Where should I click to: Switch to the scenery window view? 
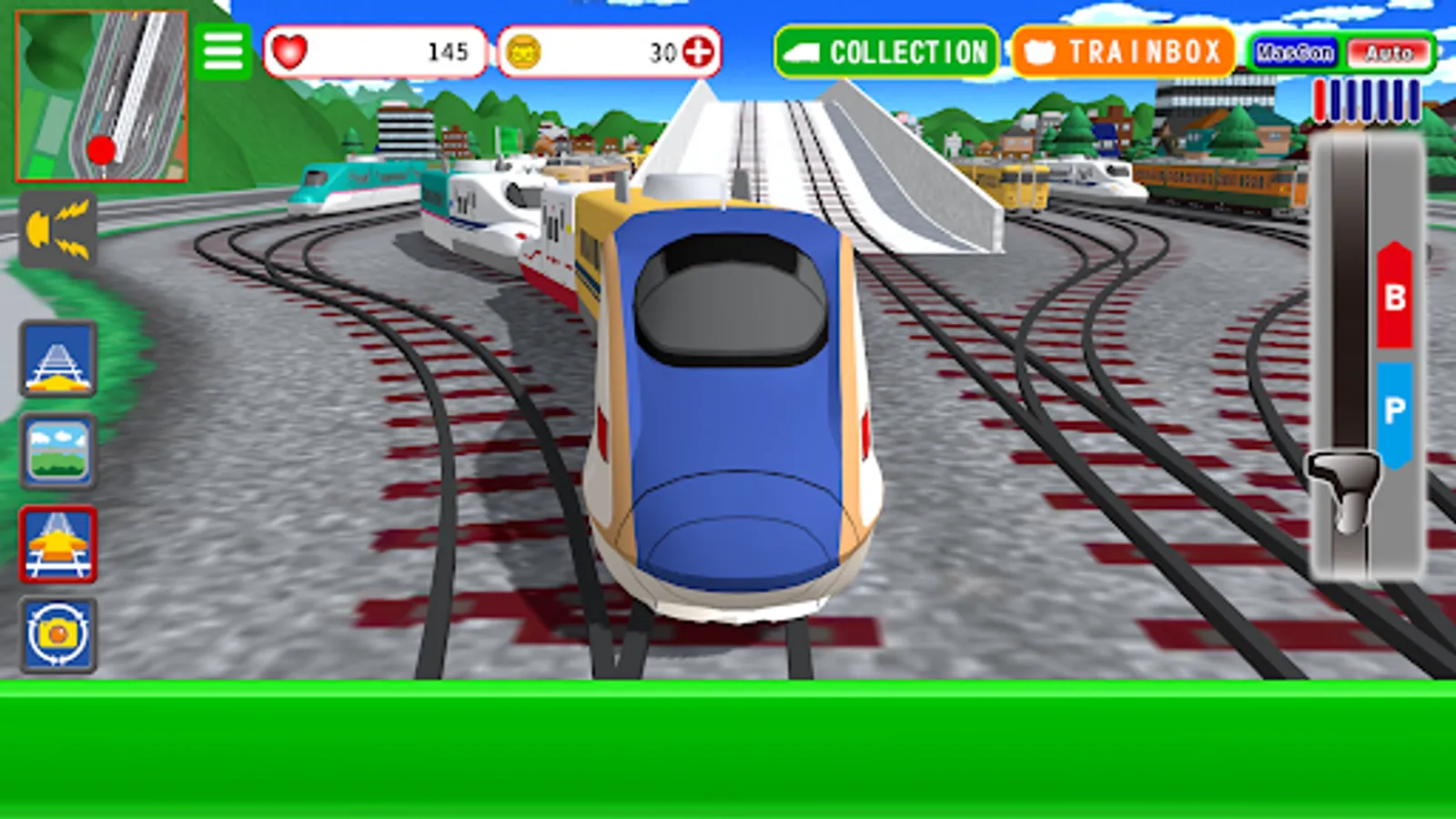pyautogui.click(x=57, y=453)
